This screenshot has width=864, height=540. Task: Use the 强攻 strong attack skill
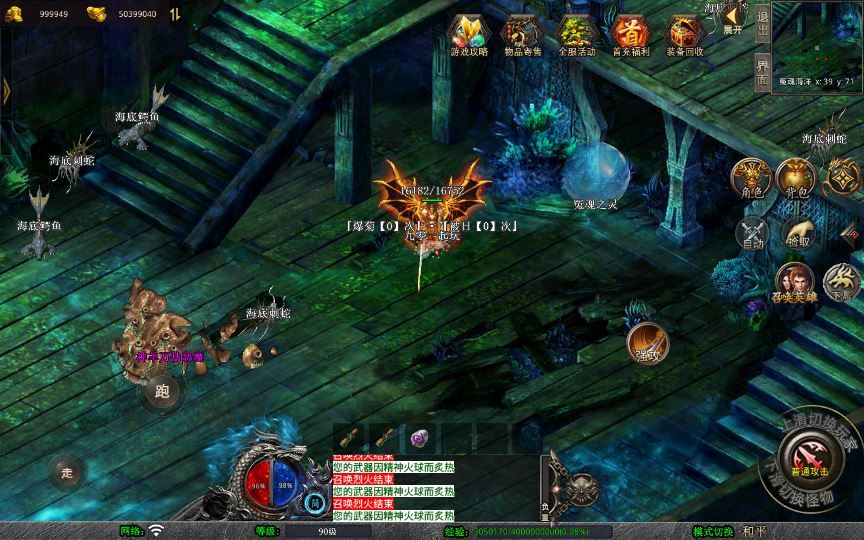[648, 343]
